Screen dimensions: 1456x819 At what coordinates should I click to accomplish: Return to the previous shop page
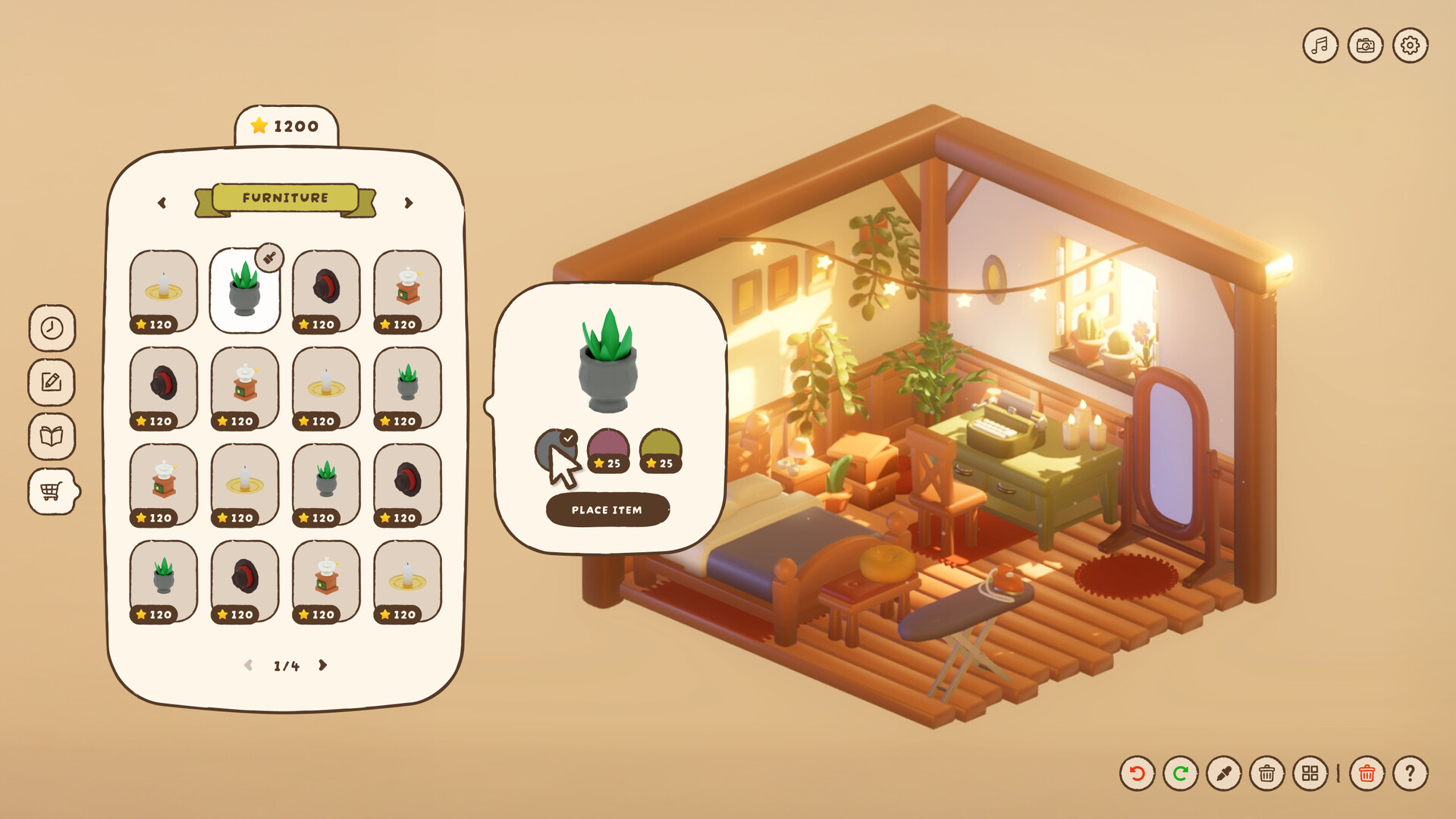point(248,665)
